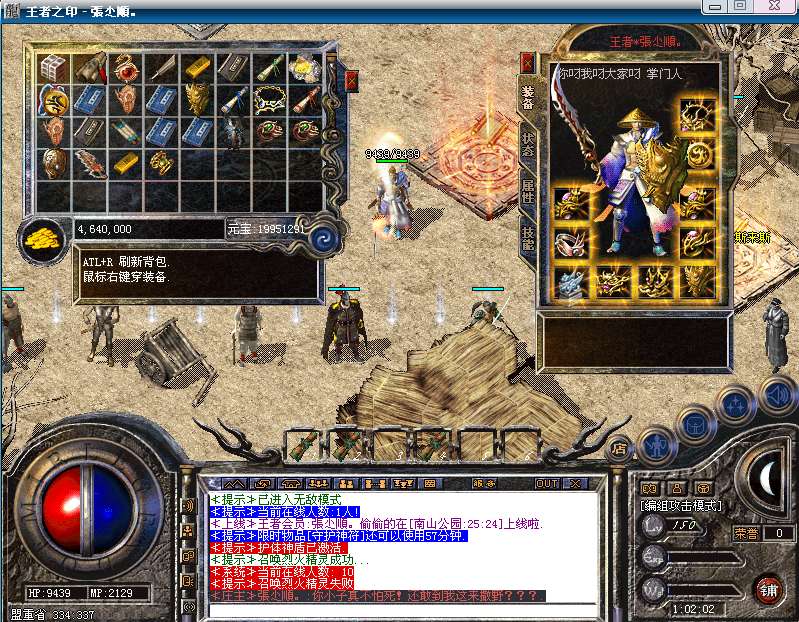Toggle the sound speaker button
This screenshot has width=799, height=622.
776,393
